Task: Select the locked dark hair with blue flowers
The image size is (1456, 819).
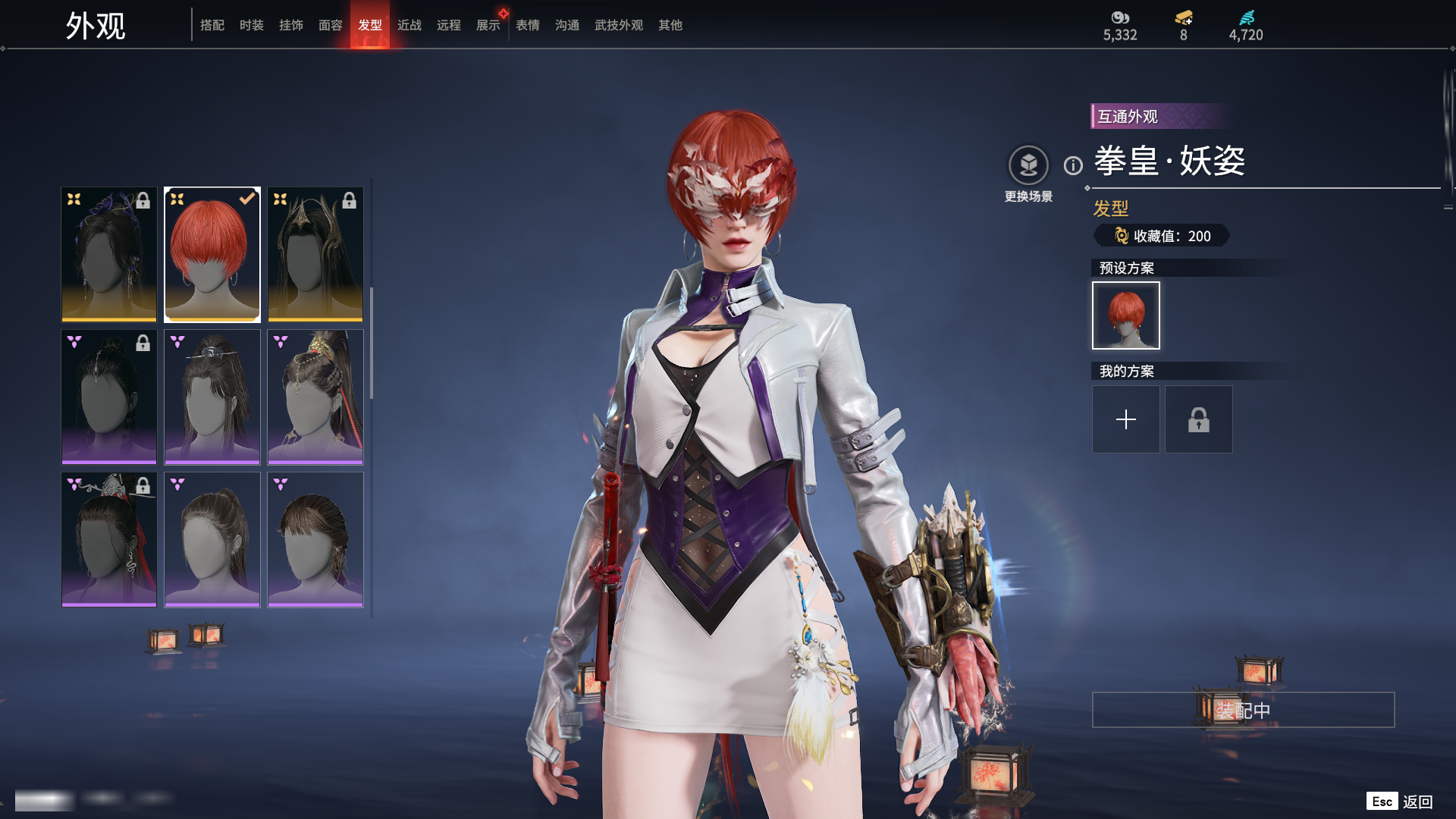Action: point(109,255)
